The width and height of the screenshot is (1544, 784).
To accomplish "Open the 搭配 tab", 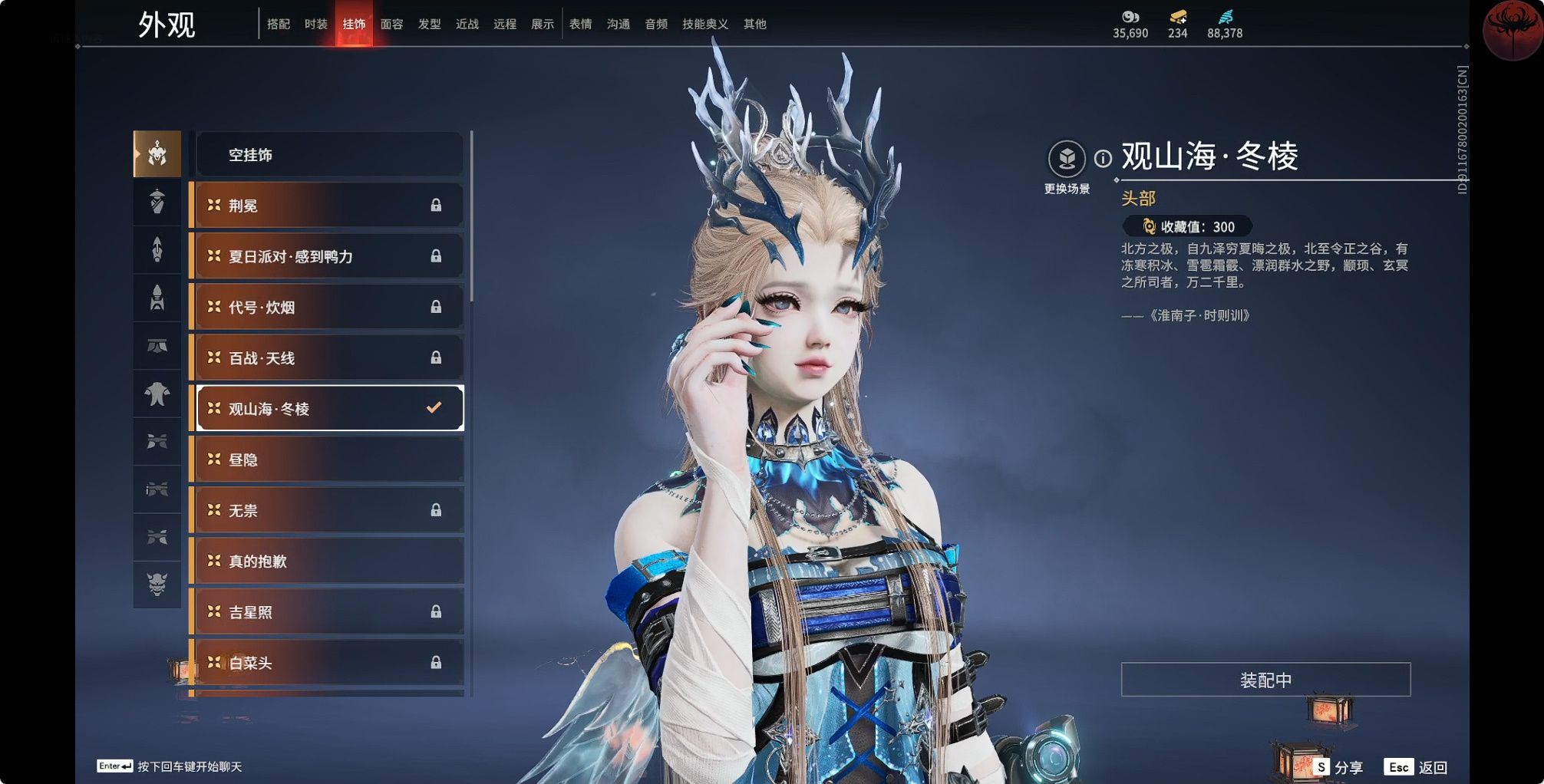I will coord(278,24).
